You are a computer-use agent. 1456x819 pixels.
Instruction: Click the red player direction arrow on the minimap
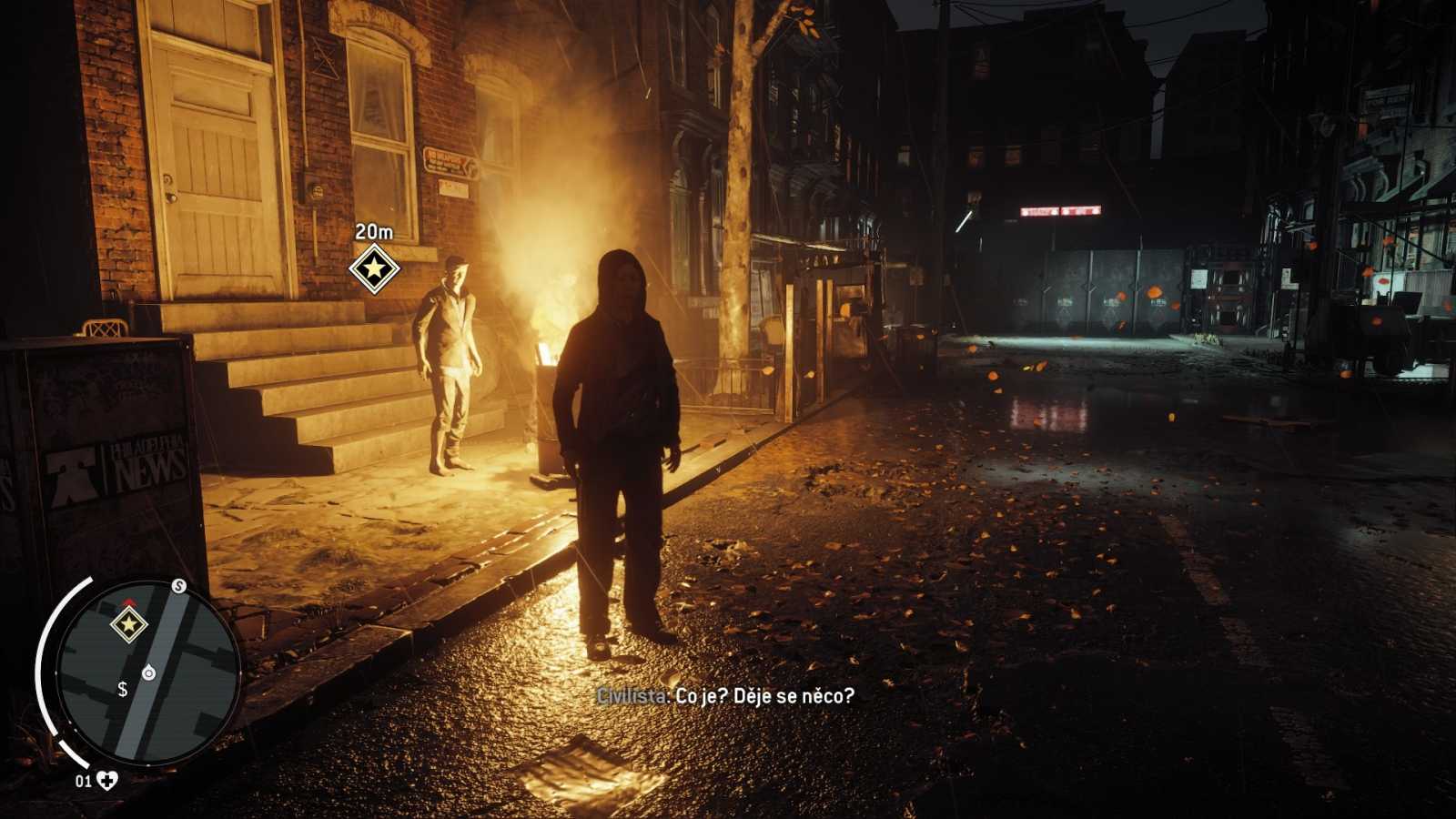[129, 601]
